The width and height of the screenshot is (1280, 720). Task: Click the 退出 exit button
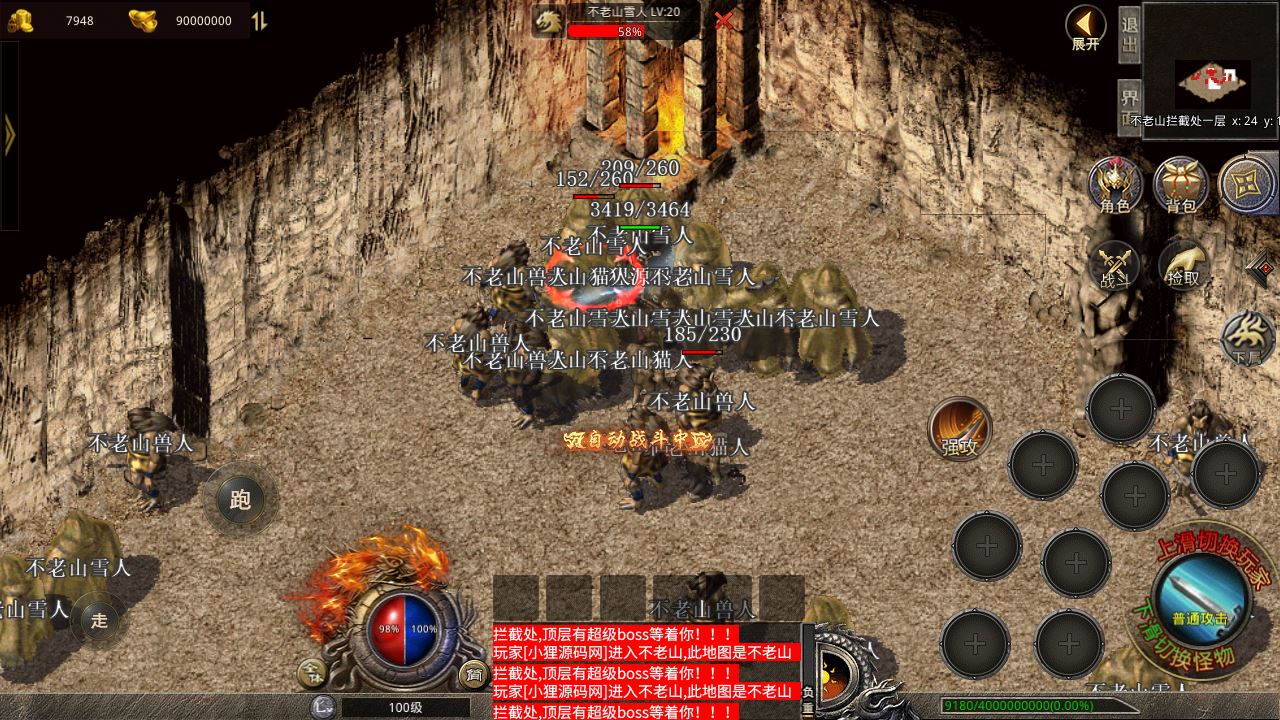(x=1129, y=36)
